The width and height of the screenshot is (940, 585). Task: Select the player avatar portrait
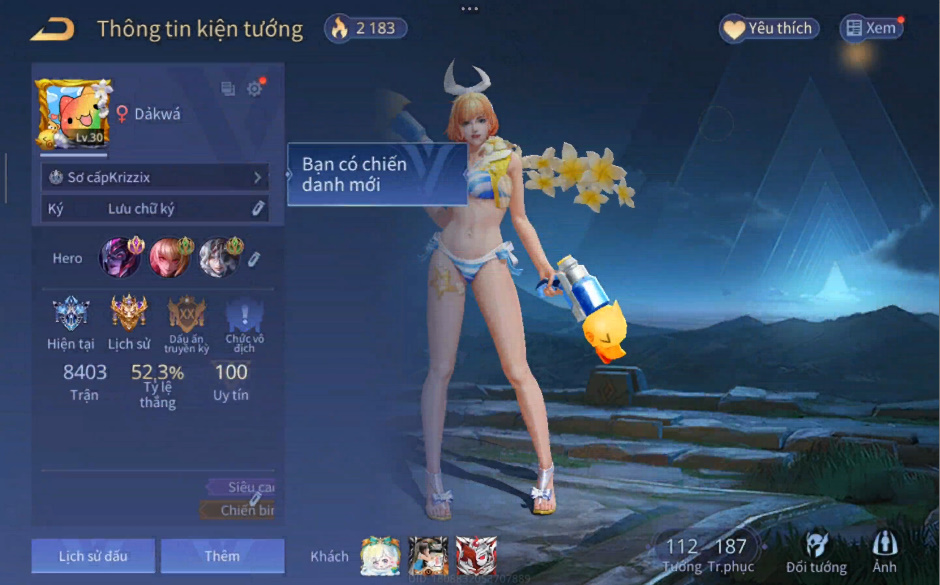tap(74, 113)
